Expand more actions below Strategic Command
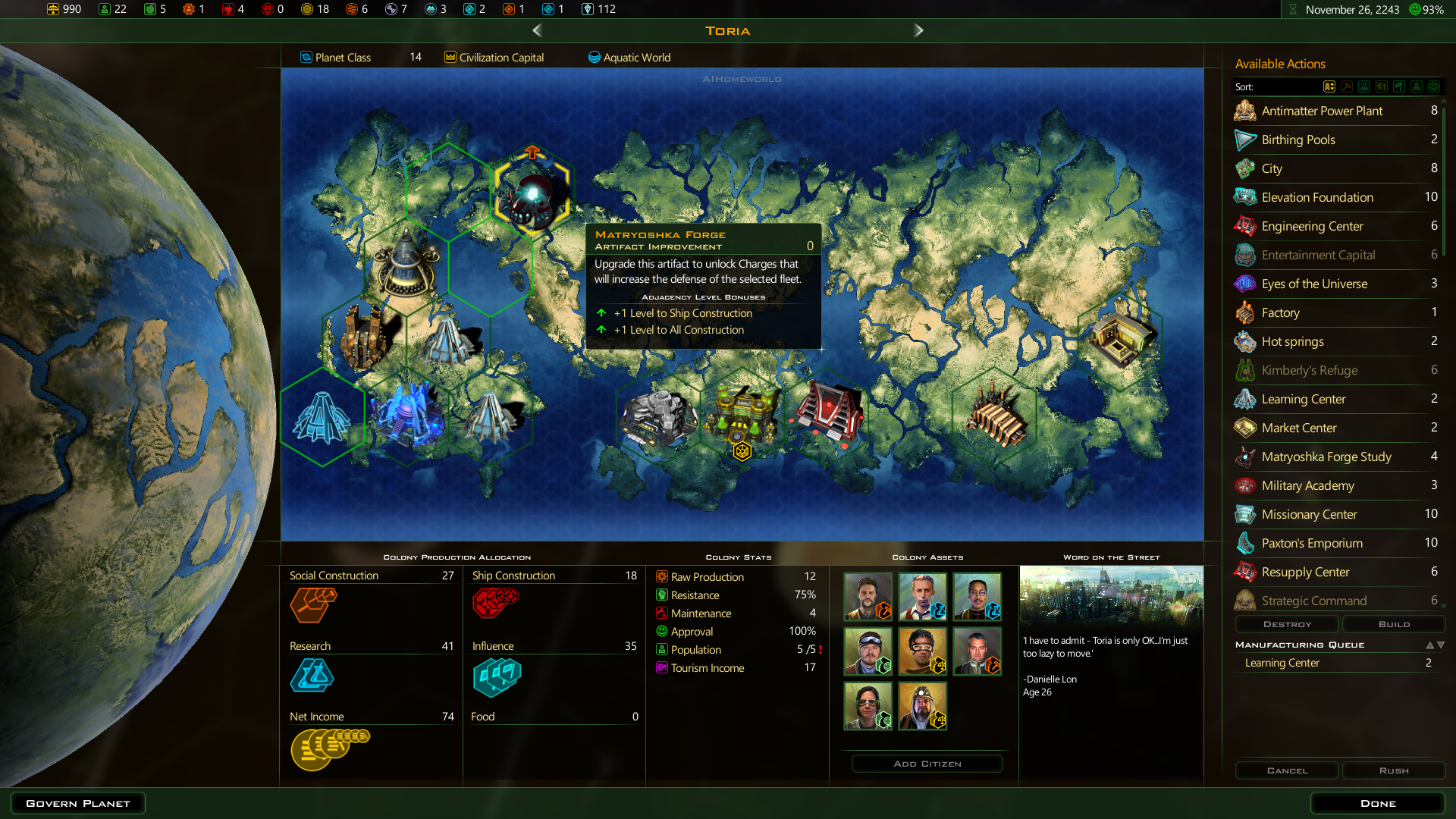1456x819 pixels. point(1442,604)
